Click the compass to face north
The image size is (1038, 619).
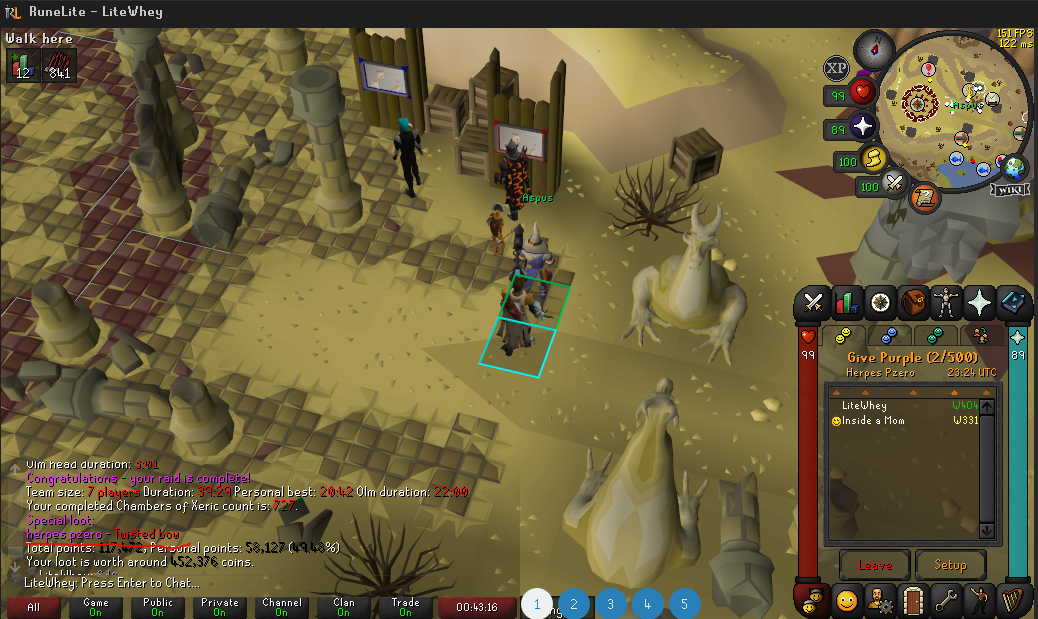(x=876, y=47)
